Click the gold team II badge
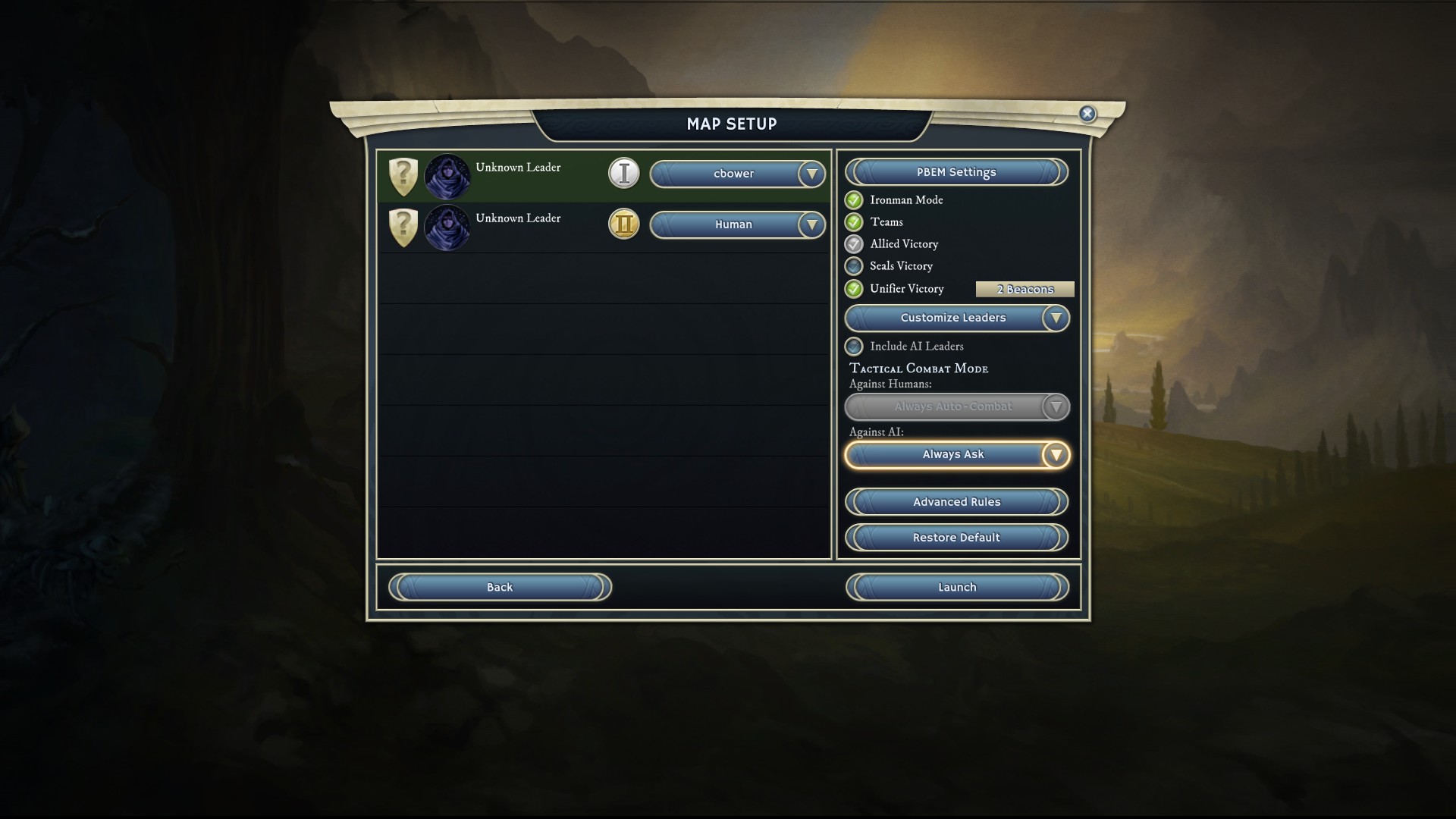The height and width of the screenshot is (819, 1456). (624, 224)
